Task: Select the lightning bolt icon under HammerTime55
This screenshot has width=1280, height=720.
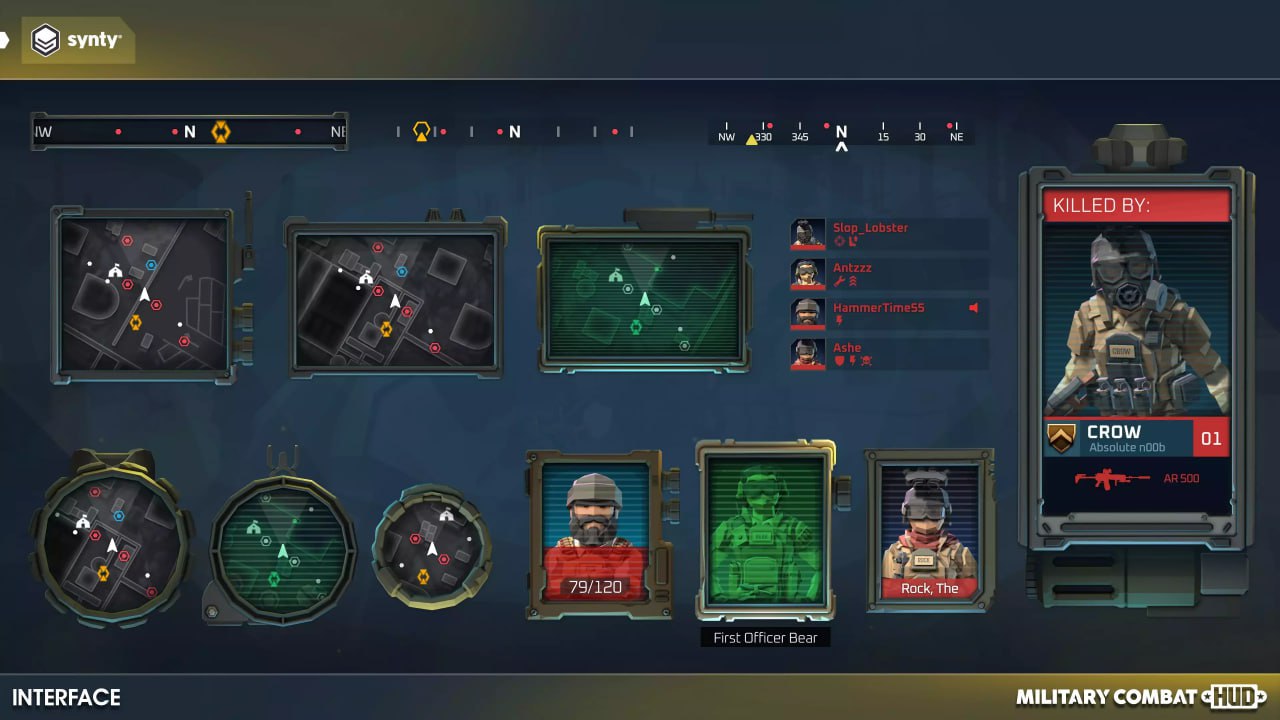Action: (839, 321)
